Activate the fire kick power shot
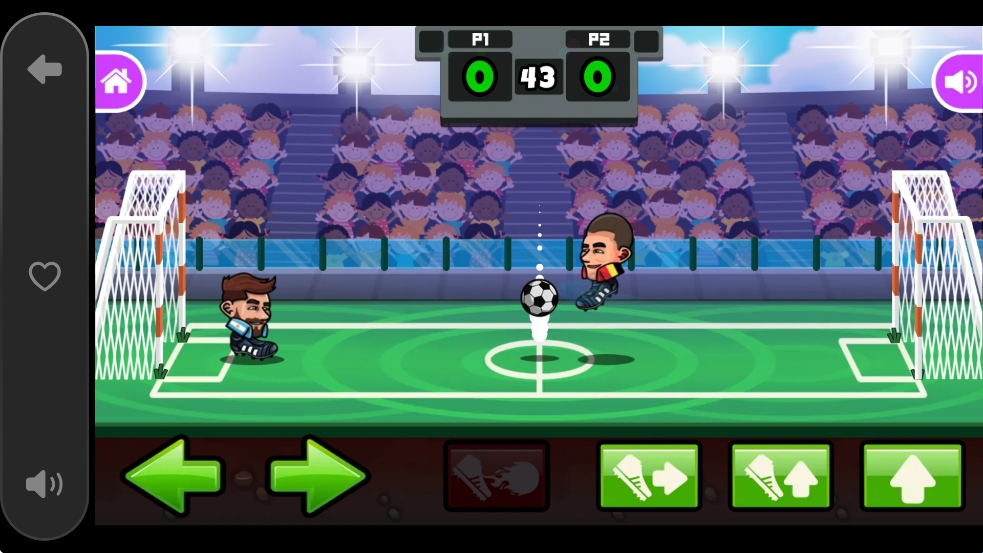Screen dimensions: 983x553 click(x=496, y=476)
